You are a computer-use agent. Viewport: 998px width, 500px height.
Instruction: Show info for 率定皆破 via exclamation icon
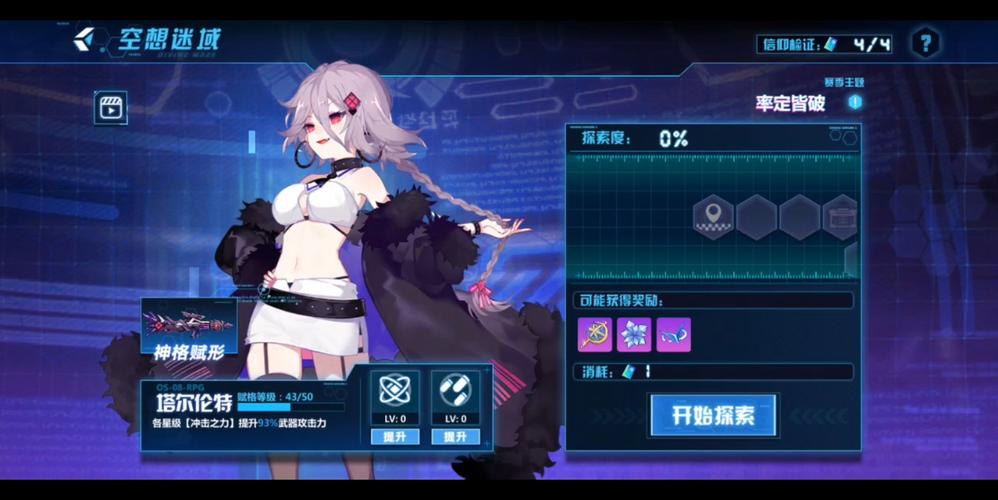tap(855, 102)
